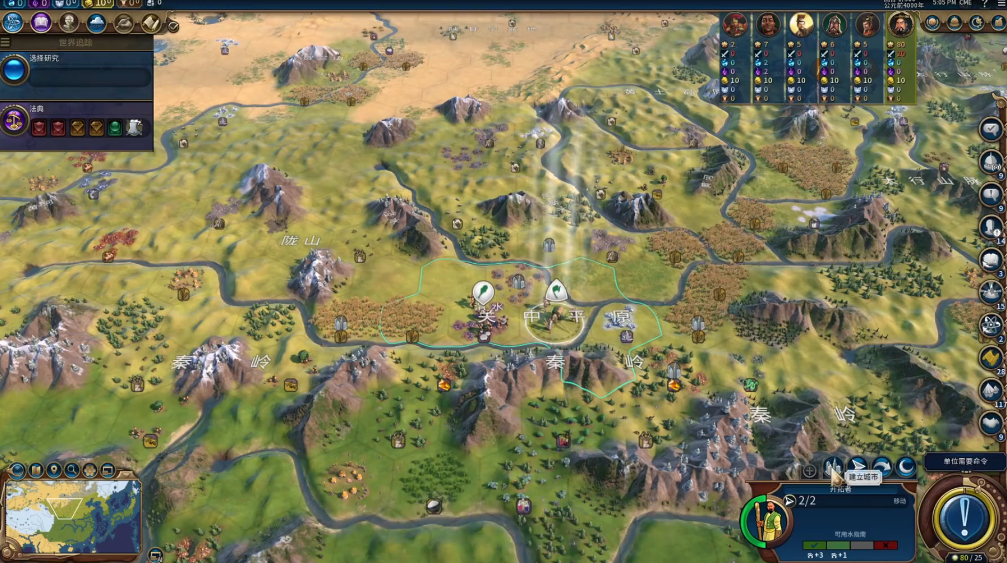Skip the settler's turn
This screenshot has width=1007, height=563.
coord(882,468)
